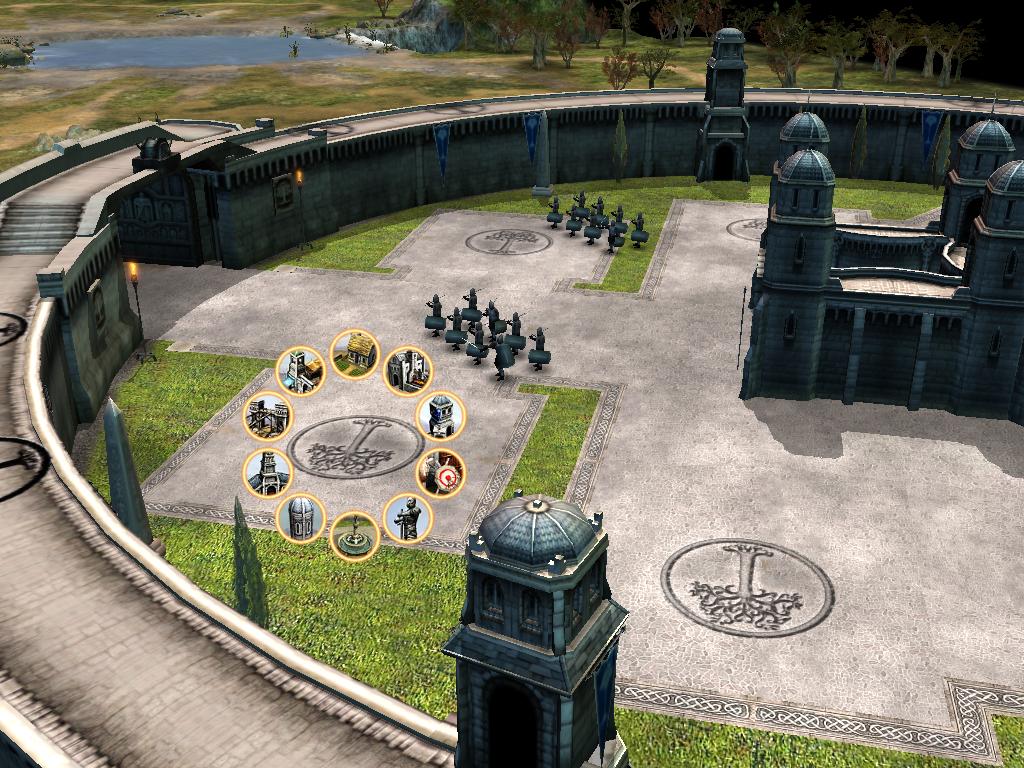This screenshot has width=1024, height=768.
Task: Pick the well fountain build icon
Action: 354,535
